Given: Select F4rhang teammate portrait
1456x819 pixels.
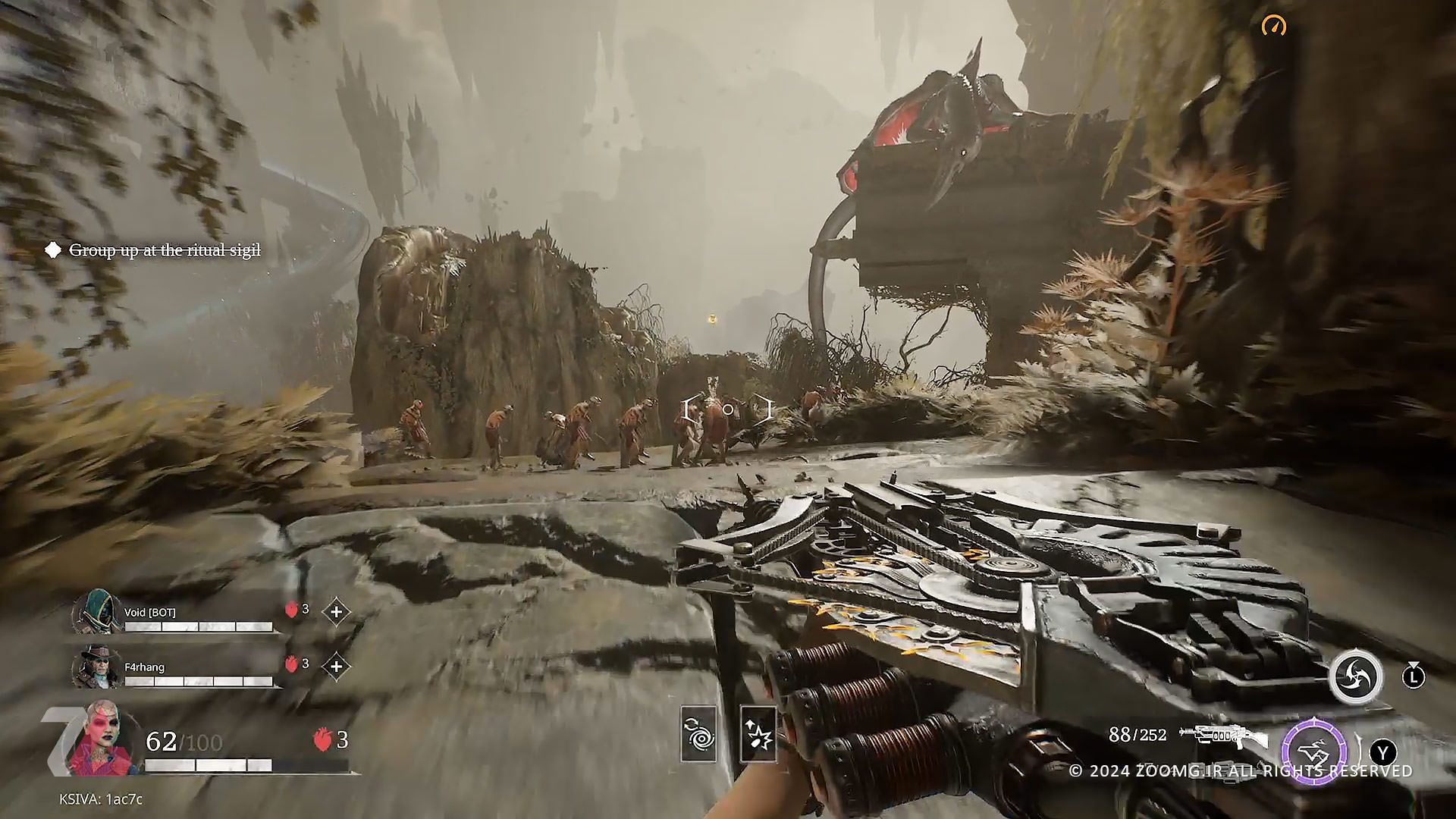Looking at the screenshot, I should [x=97, y=667].
